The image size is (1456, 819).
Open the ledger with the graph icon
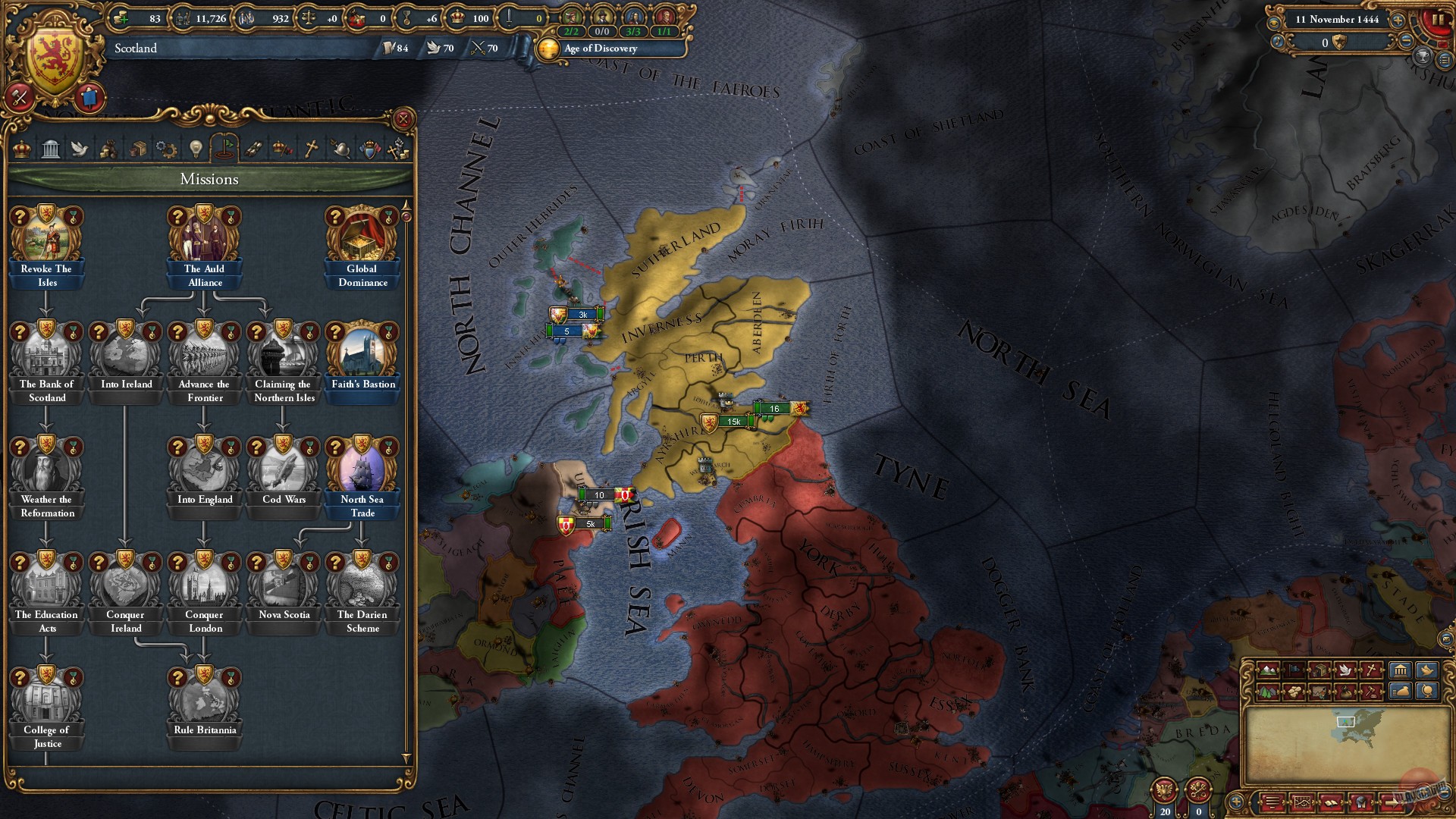[x=1301, y=802]
